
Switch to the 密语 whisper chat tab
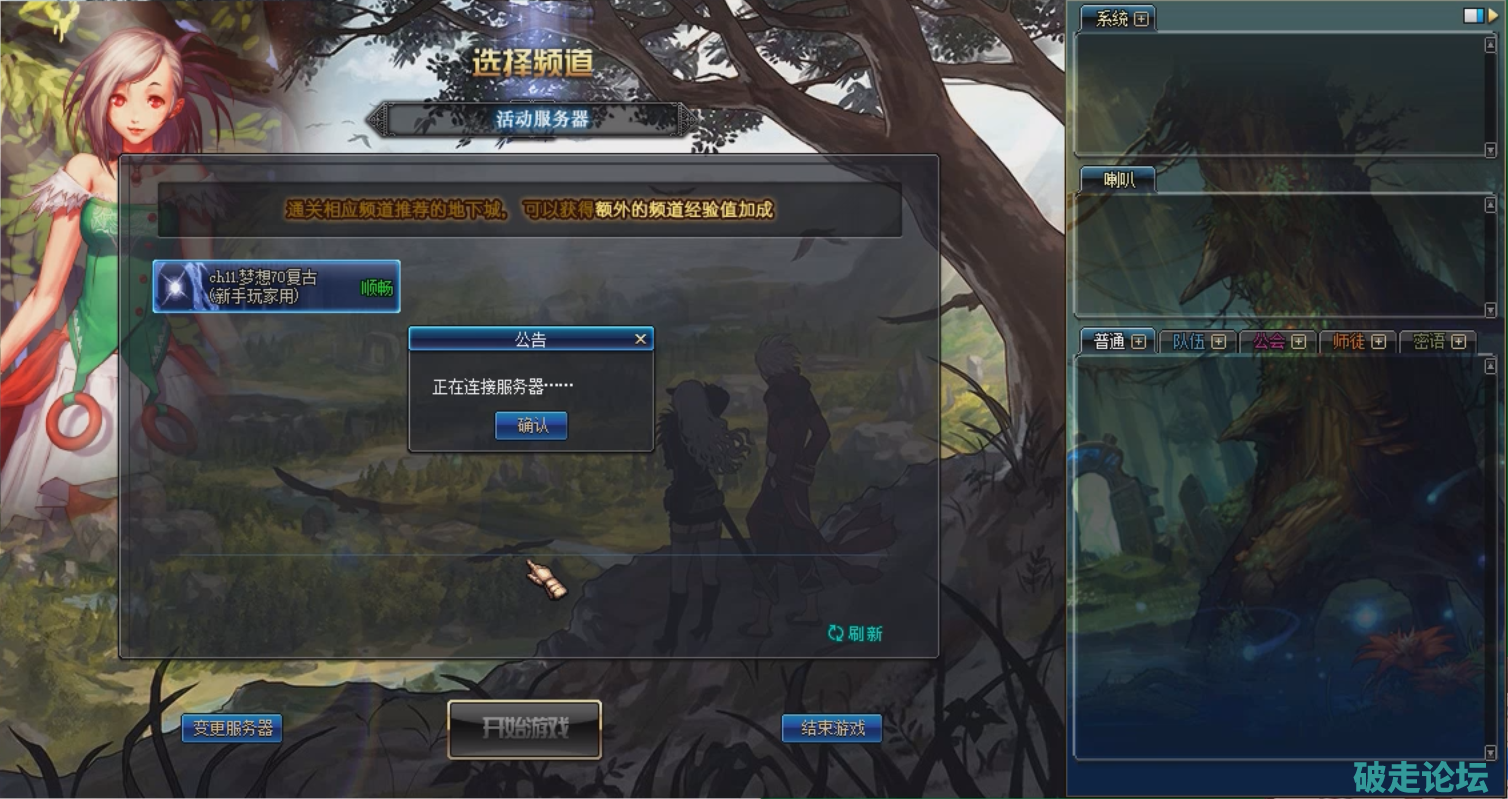(1428, 342)
